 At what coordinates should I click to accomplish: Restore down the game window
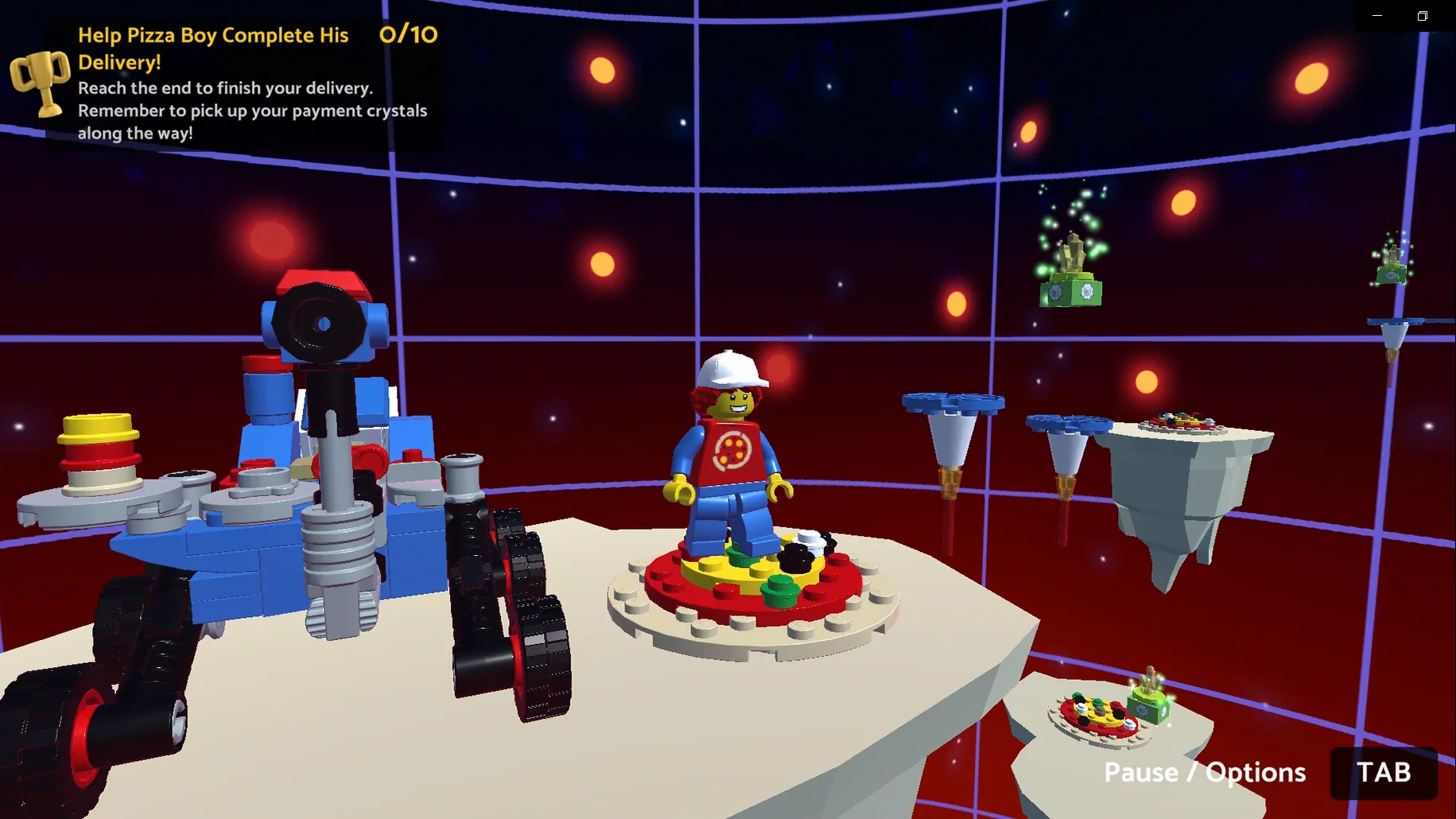(x=1423, y=16)
